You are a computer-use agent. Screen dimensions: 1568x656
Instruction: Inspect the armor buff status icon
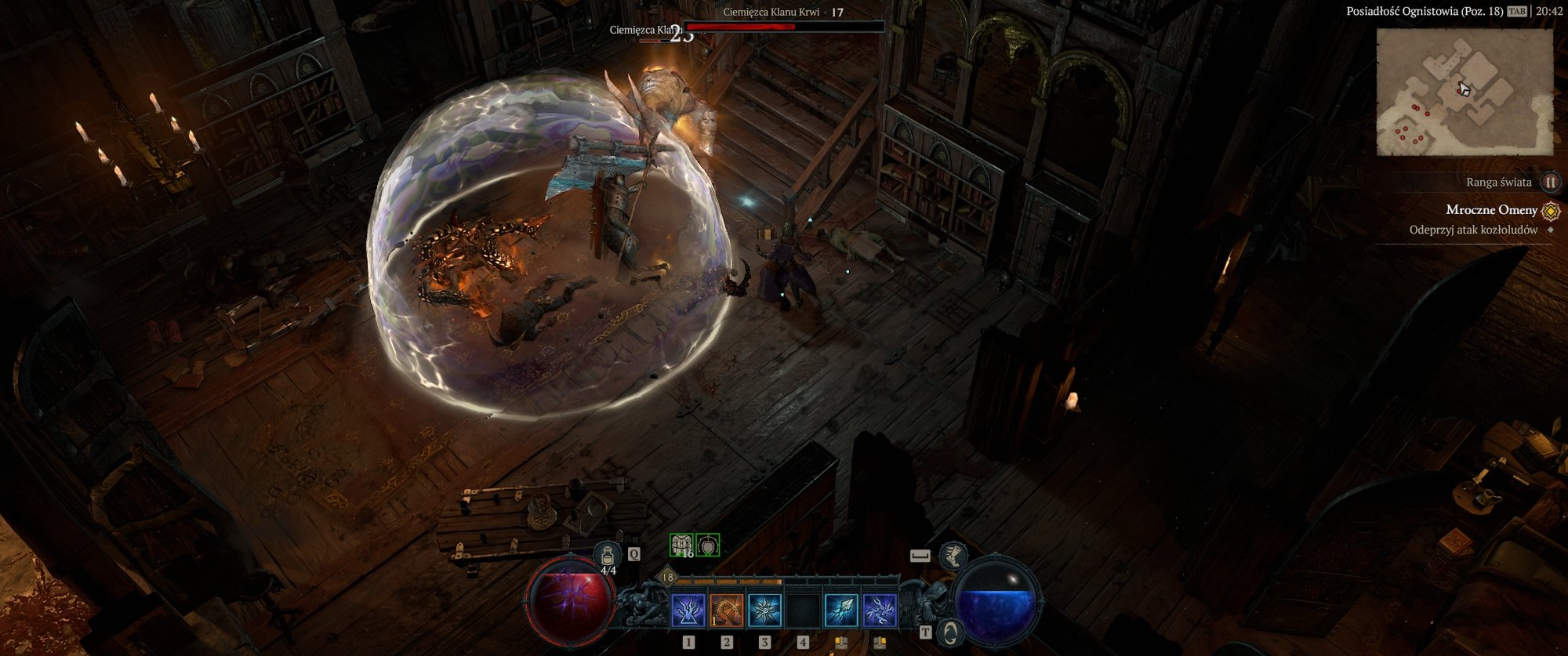(x=681, y=545)
